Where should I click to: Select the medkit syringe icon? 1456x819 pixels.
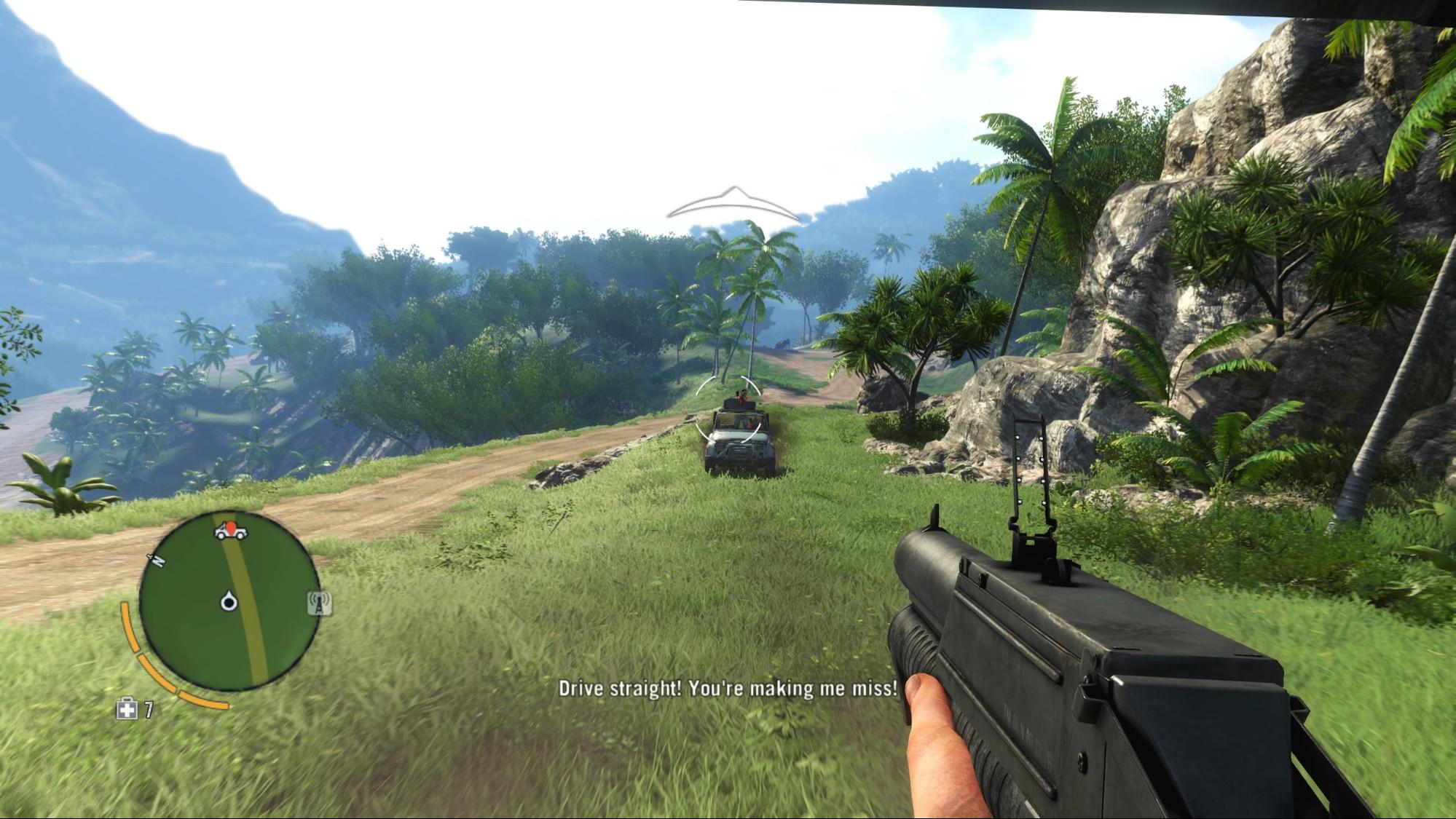[127, 709]
